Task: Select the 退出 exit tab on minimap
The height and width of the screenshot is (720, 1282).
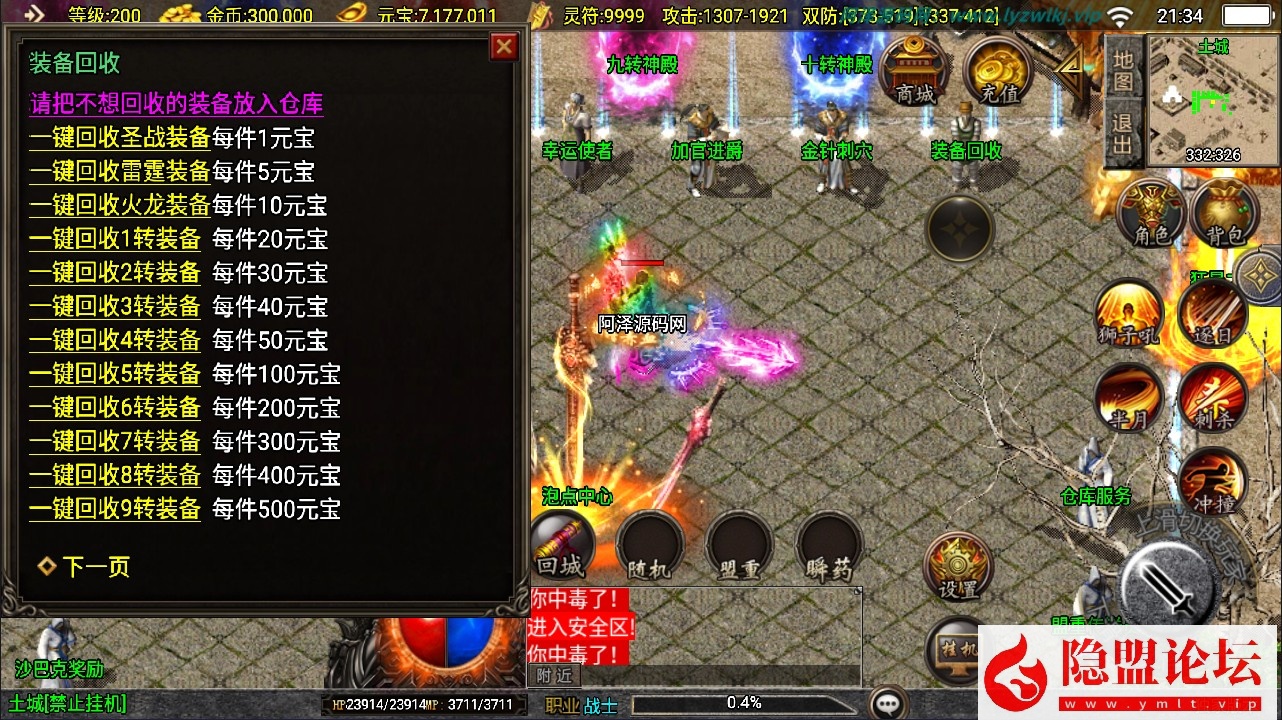Action: 1124,132
